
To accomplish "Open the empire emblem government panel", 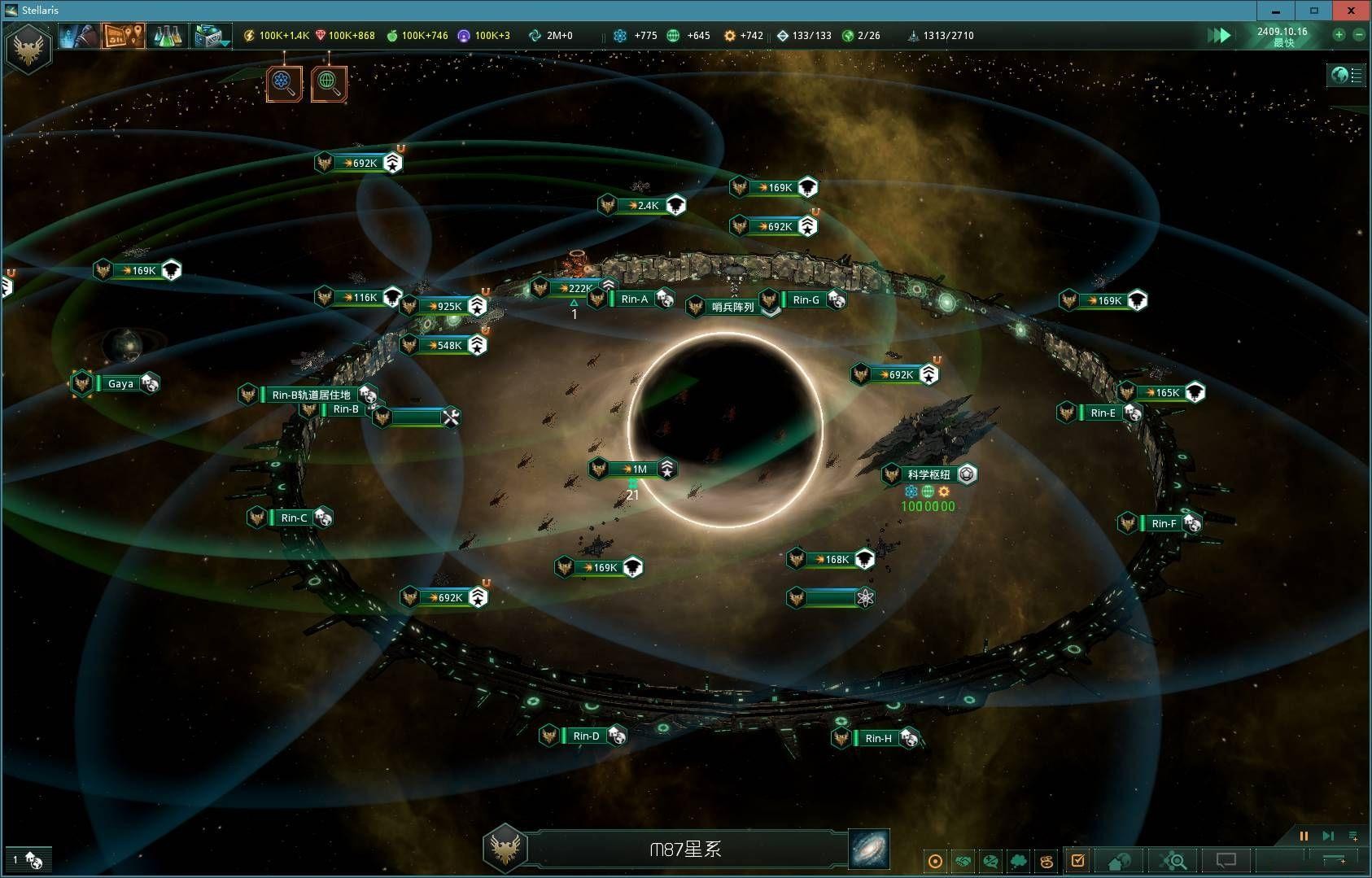I will point(28,48).
